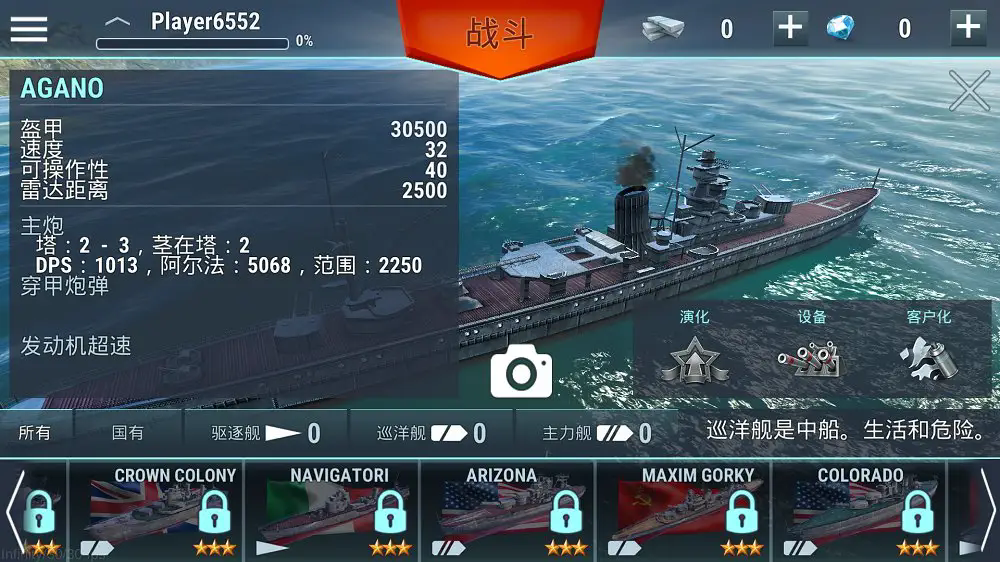This screenshot has width=1000, height=562.
Task: Add diamonds with the plus button
Action: (967, 28)
